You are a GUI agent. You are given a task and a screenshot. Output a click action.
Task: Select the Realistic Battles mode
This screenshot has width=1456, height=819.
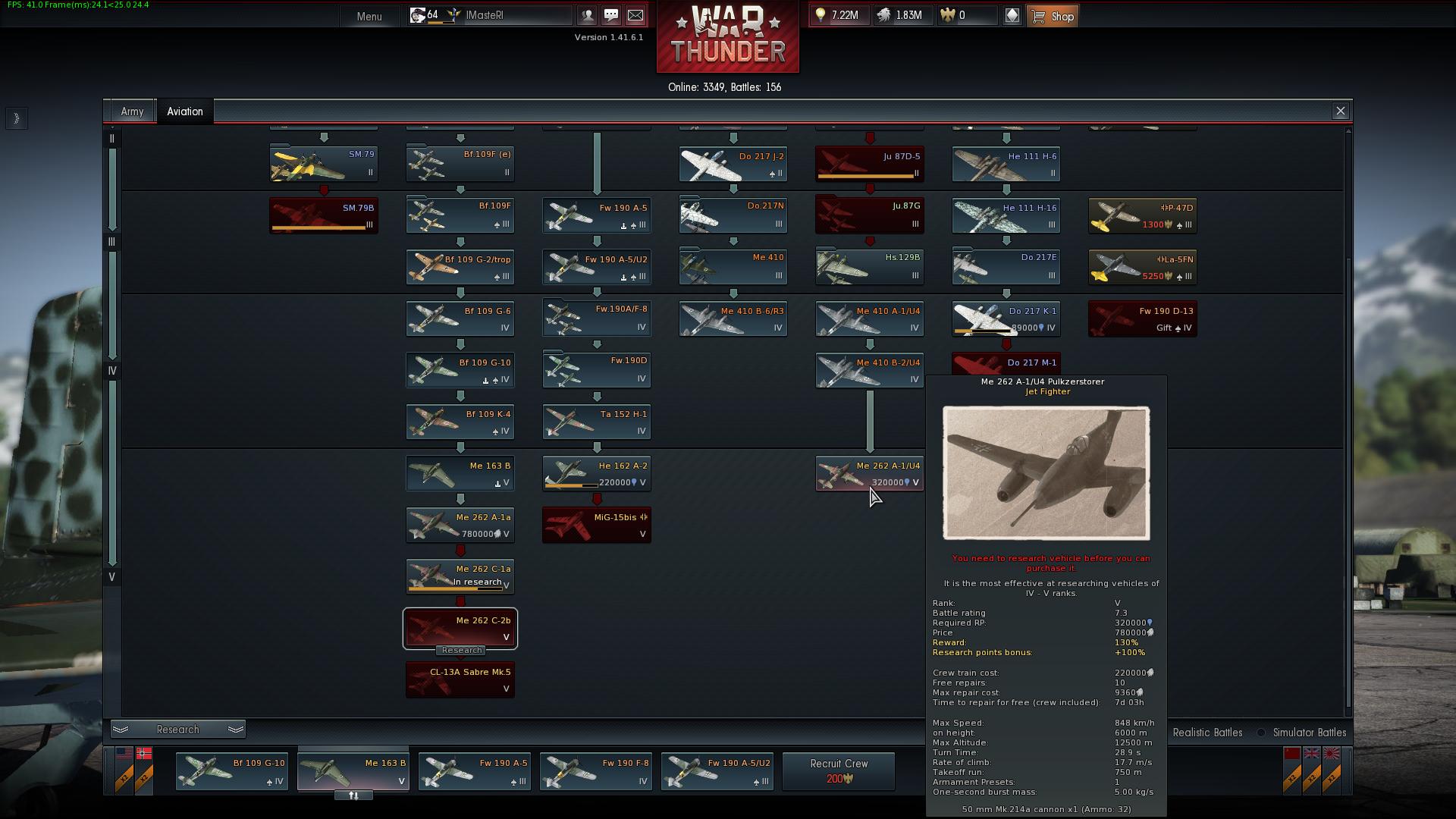tap(1207, 733)
